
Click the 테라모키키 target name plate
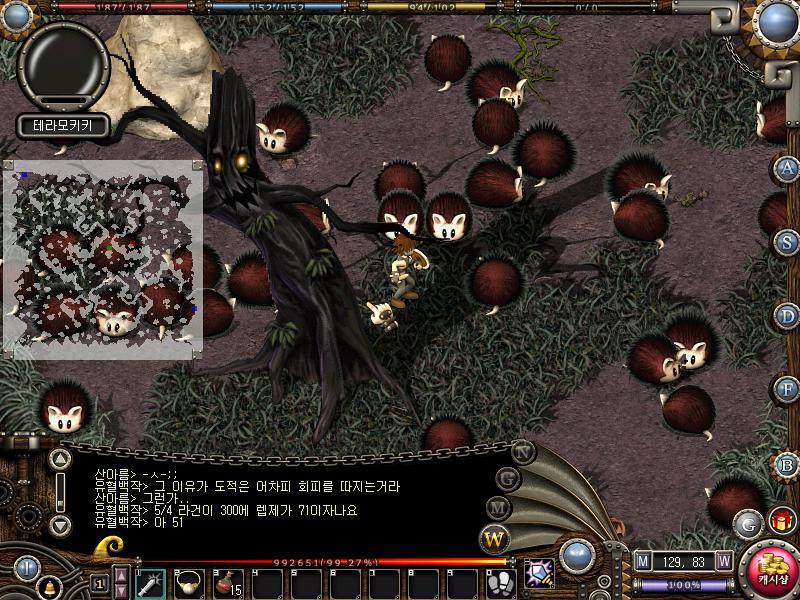tap(62, 127)
